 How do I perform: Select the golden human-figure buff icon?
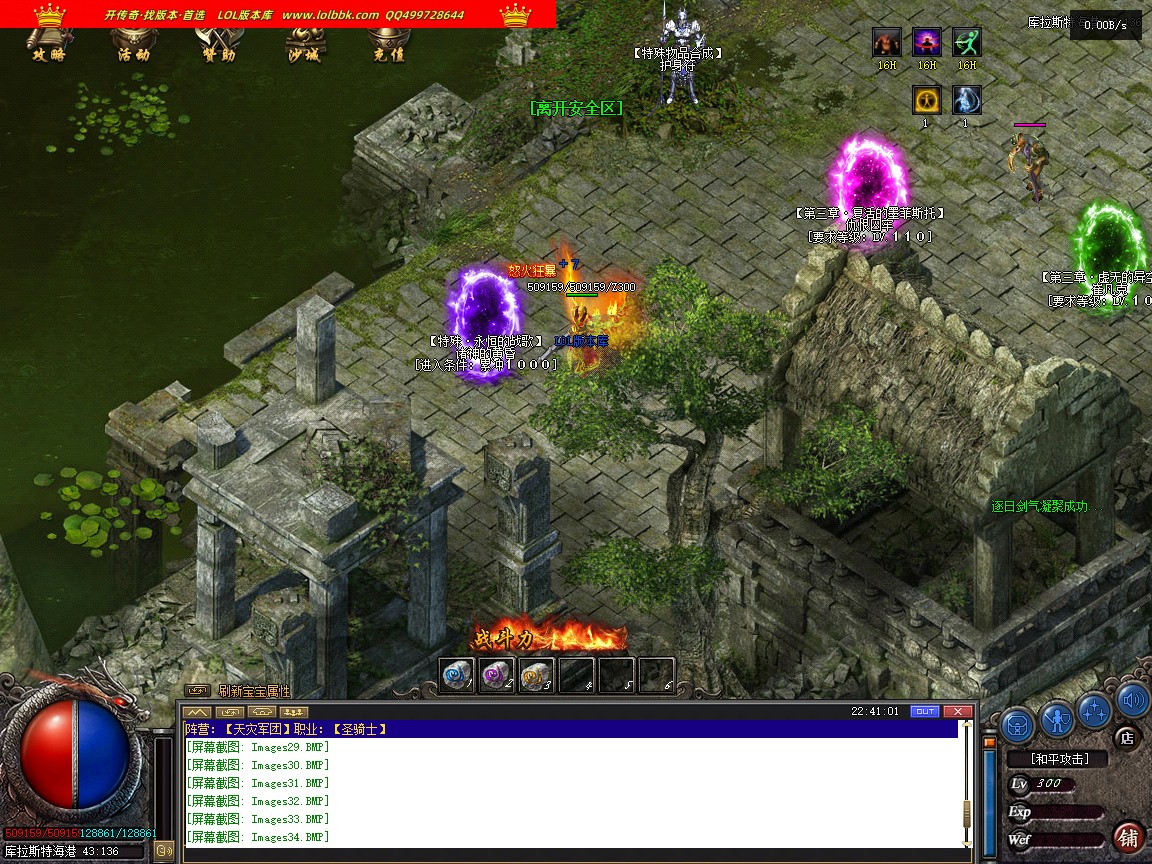tap(927, 100)
